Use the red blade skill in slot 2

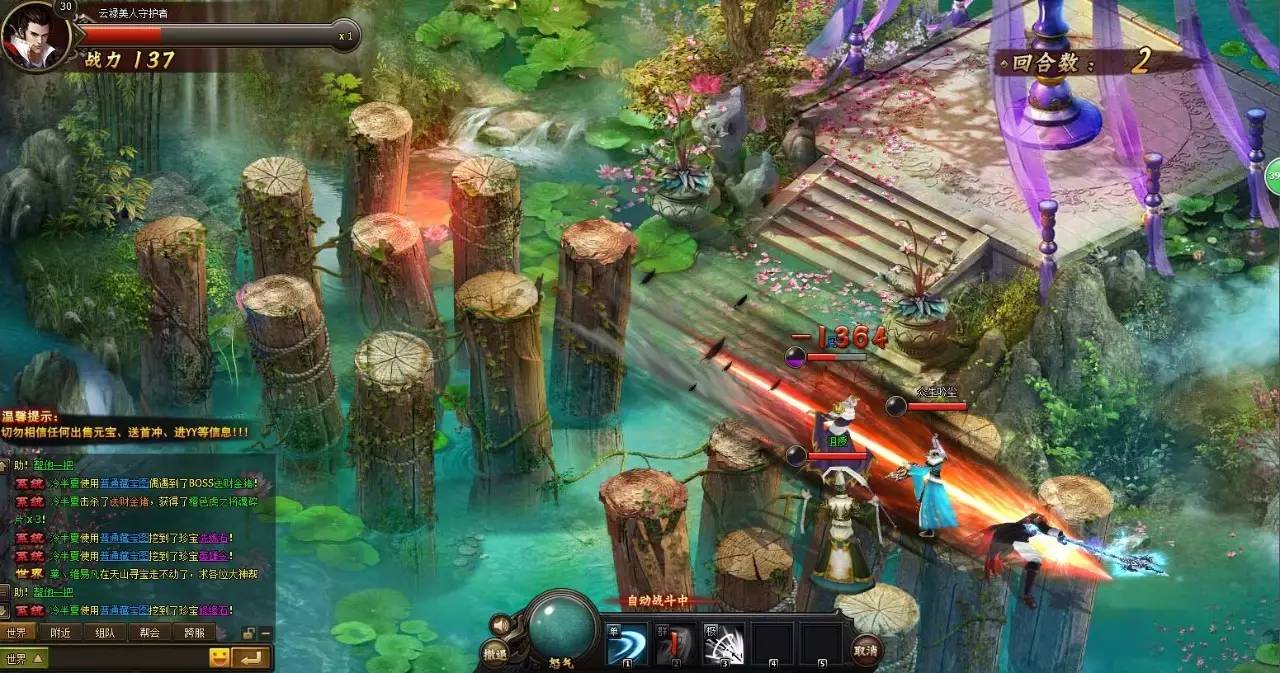pyautogui.click(x=675, y=645)
